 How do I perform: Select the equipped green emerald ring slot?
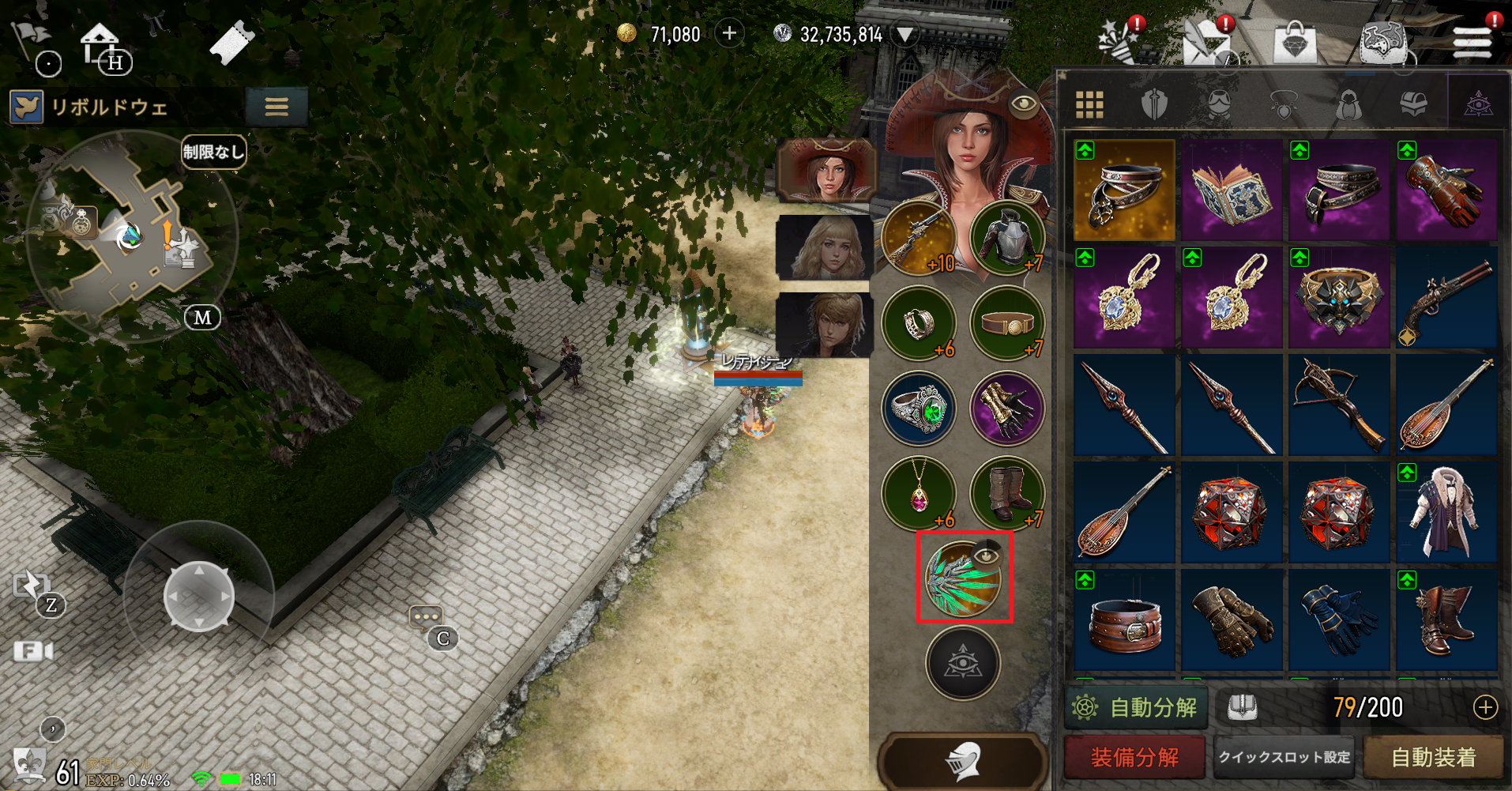click(920, 409)
